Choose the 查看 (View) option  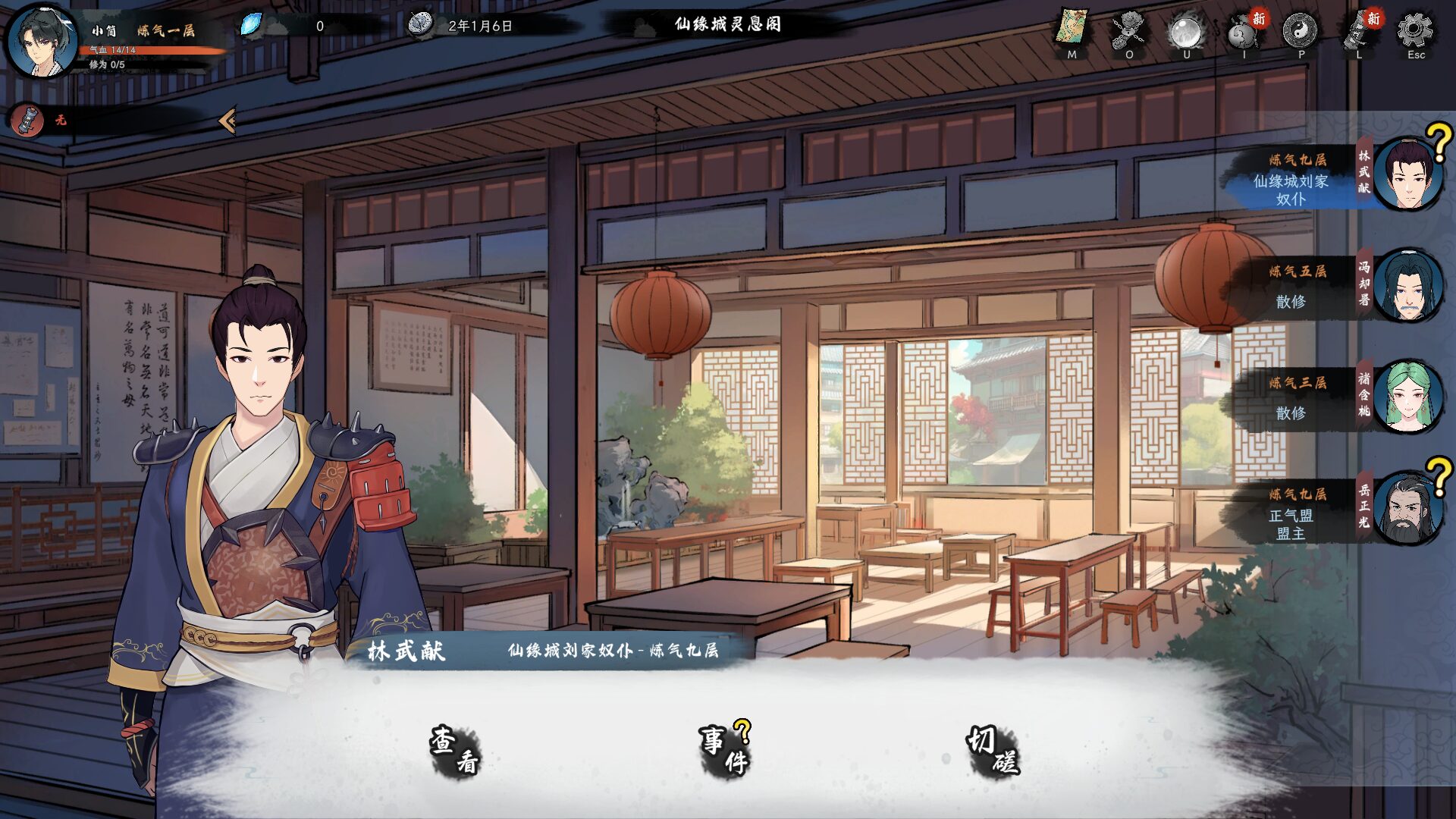[455, 751]
